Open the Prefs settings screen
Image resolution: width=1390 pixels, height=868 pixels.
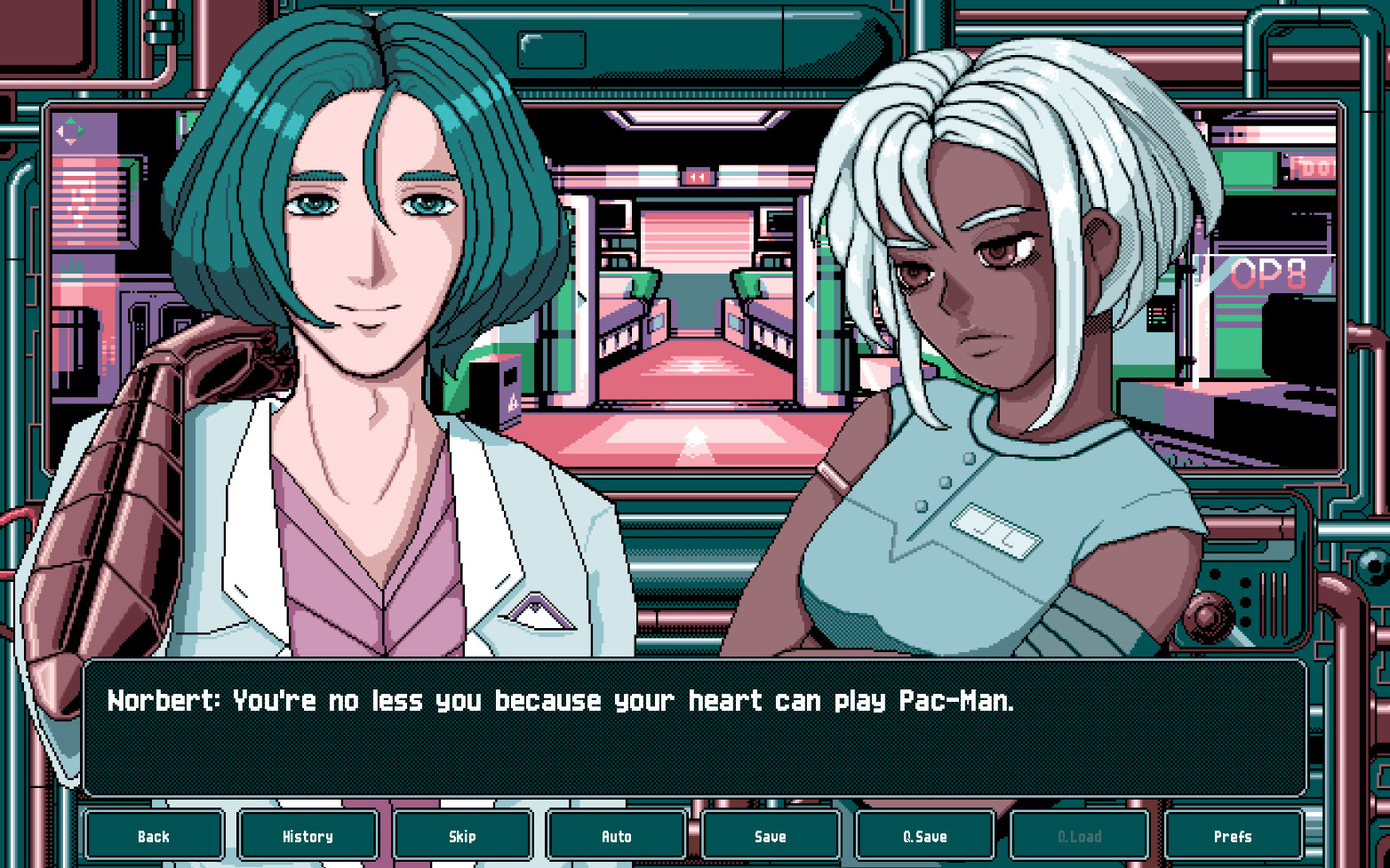pos(1234,836)
